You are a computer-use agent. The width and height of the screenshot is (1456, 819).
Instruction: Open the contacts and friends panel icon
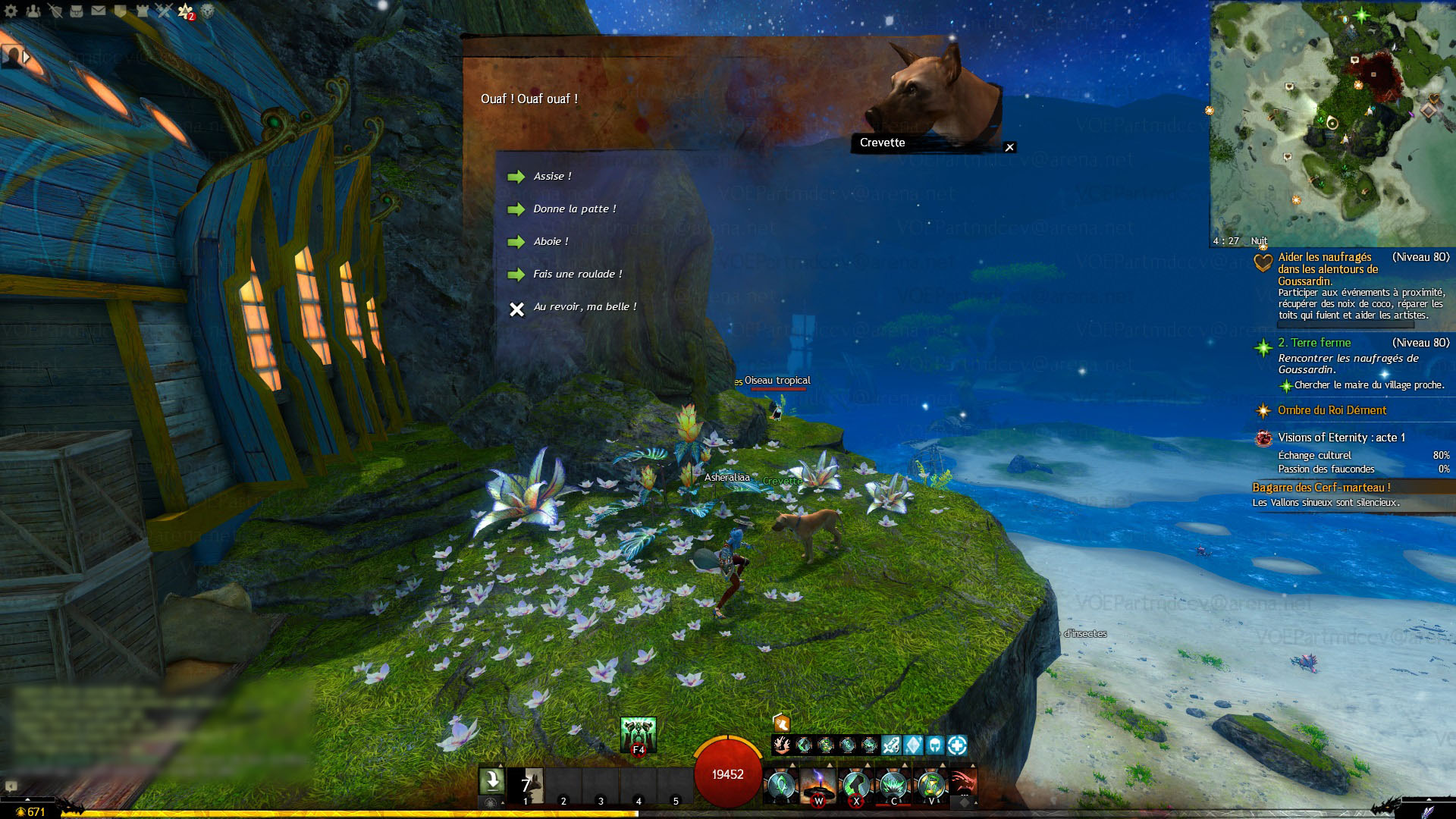coord(33,11)
